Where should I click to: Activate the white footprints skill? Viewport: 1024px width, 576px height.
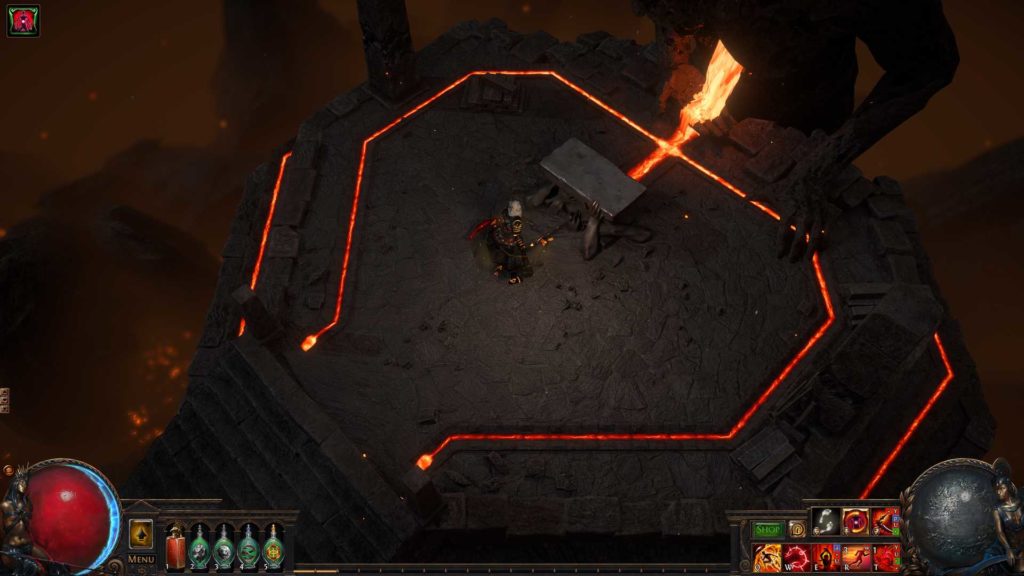[x=826, y=521]
